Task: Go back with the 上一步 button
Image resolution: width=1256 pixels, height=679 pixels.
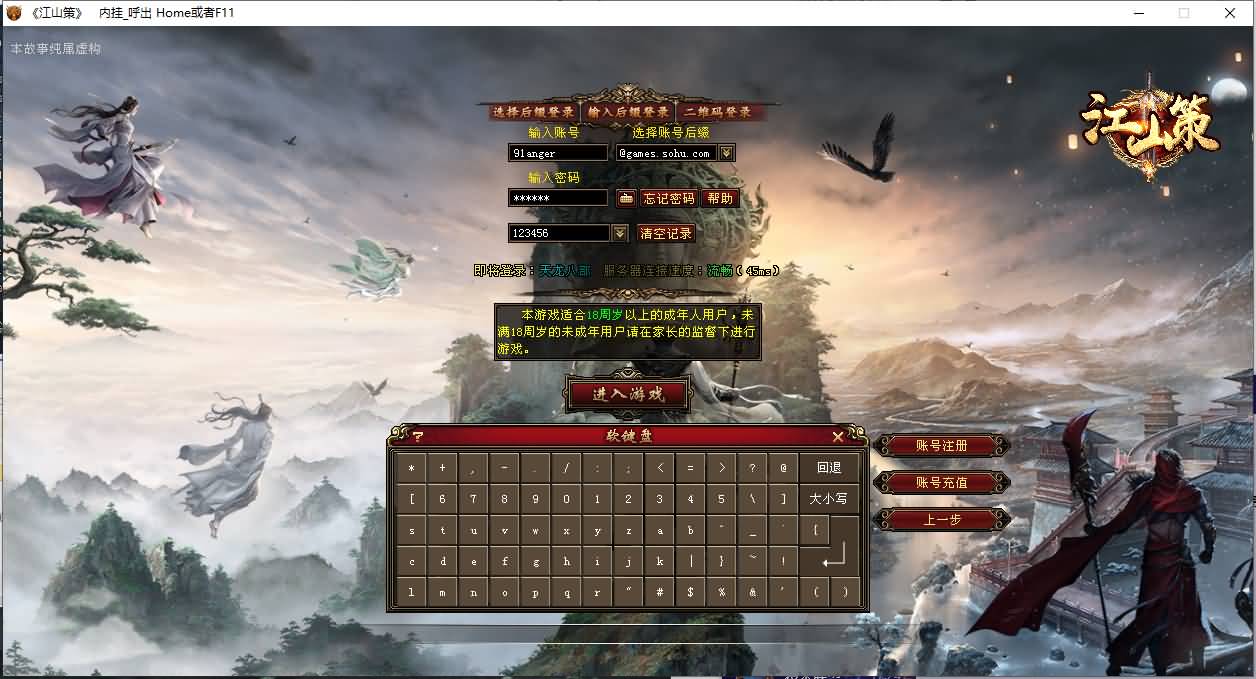Action: [941, 519]
